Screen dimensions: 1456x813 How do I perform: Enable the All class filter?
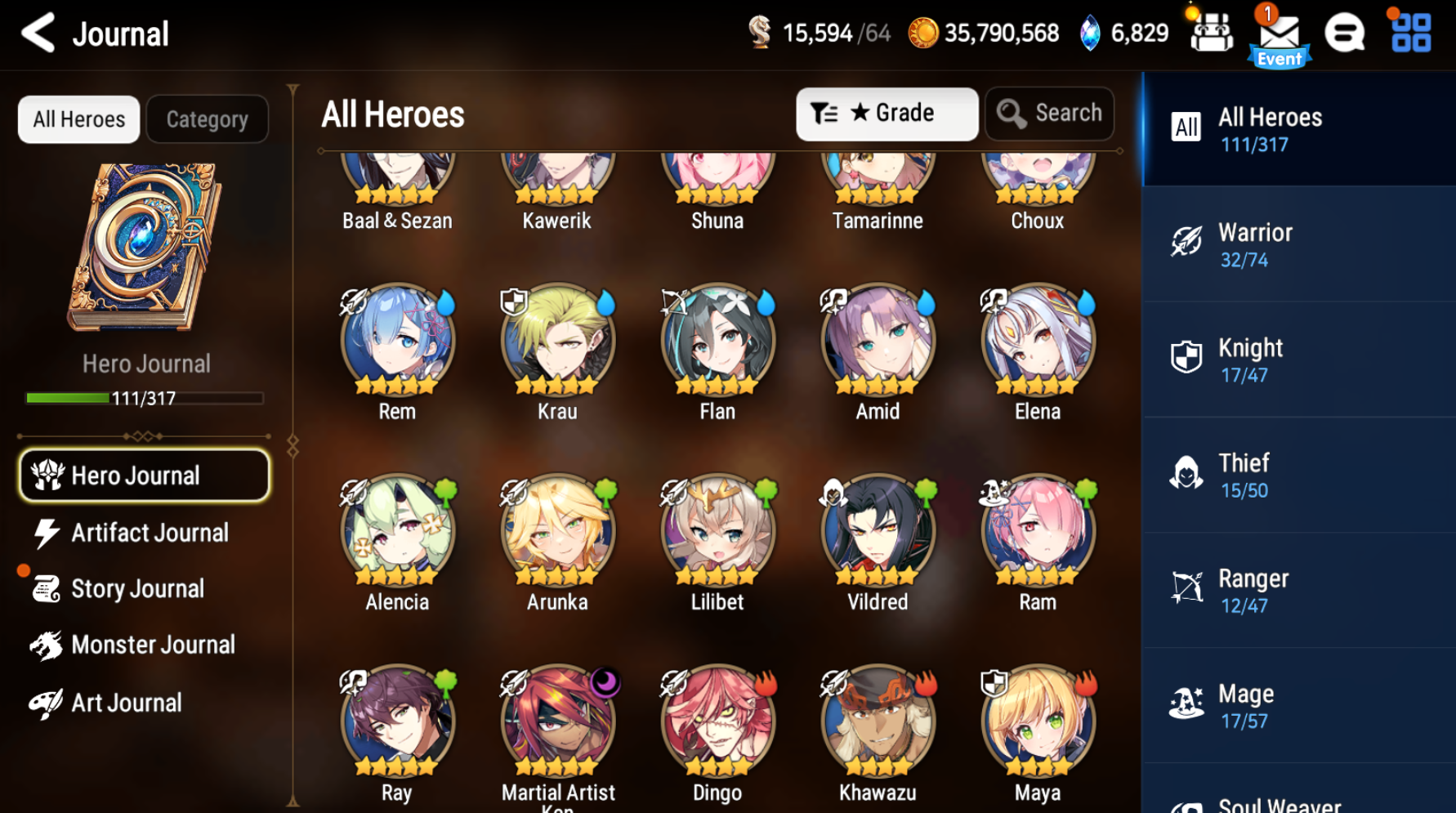(x=1297, y=127)
